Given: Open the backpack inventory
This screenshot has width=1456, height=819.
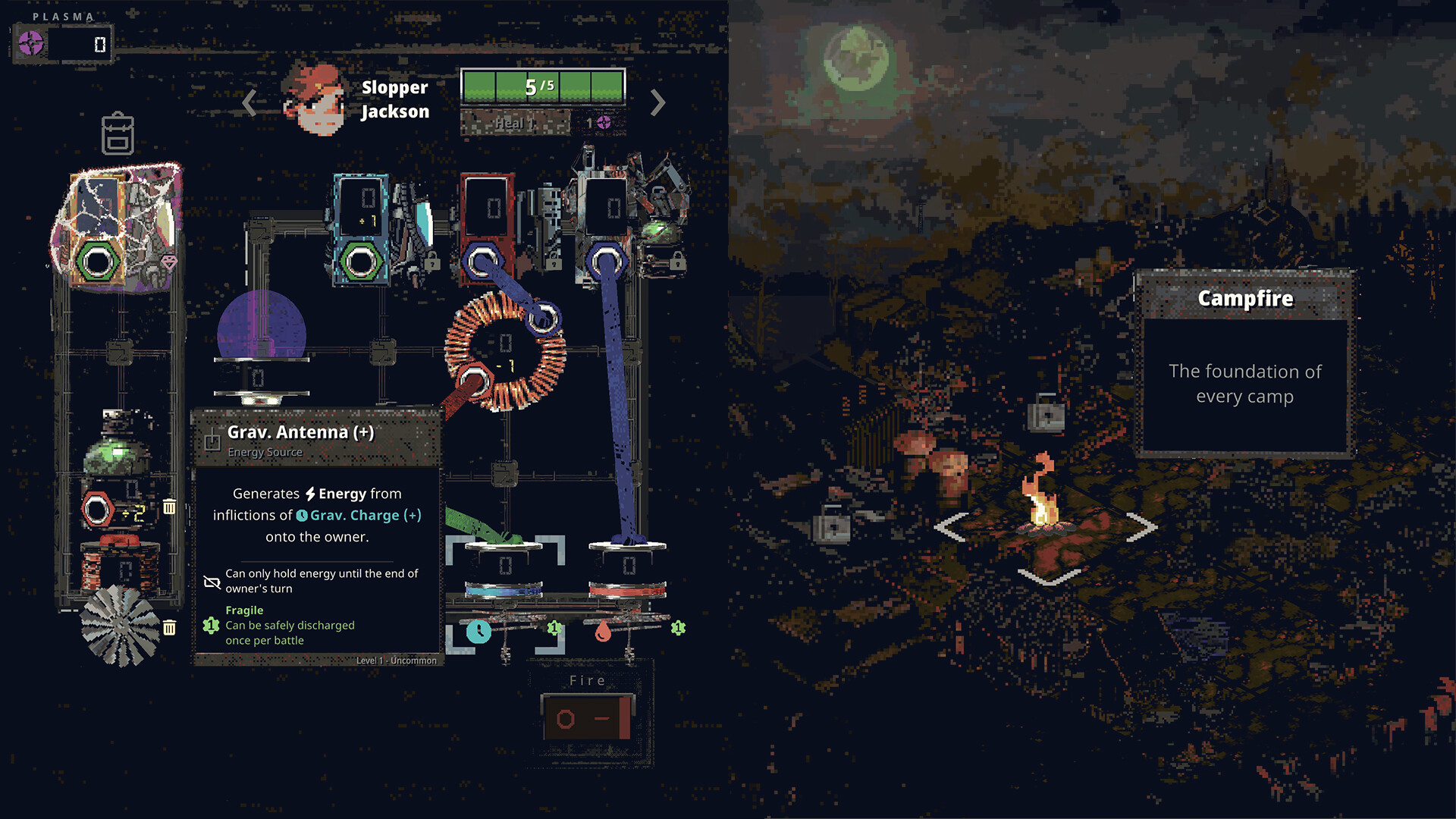Looking at the screenshot, I should pos(120,134).
